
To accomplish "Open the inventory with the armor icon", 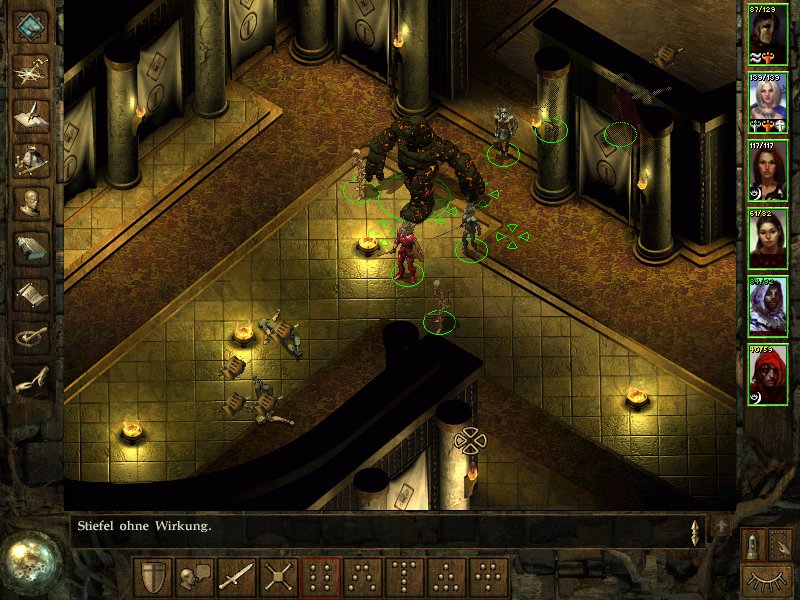I will click(32, 158).
